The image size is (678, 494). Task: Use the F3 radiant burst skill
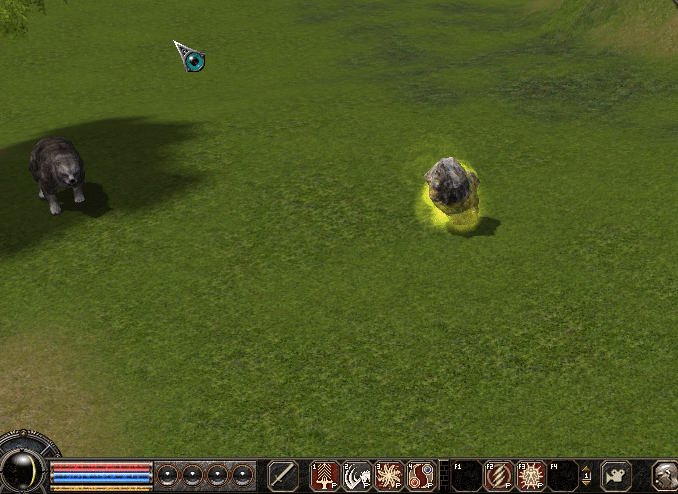click(x=530, y=476)
